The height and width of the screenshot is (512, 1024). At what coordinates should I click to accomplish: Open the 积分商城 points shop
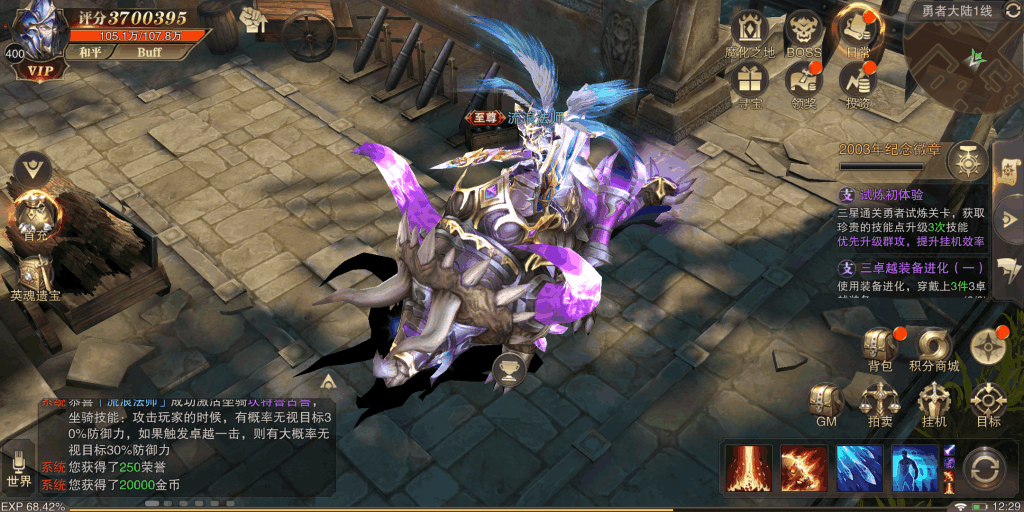point(933,344)
